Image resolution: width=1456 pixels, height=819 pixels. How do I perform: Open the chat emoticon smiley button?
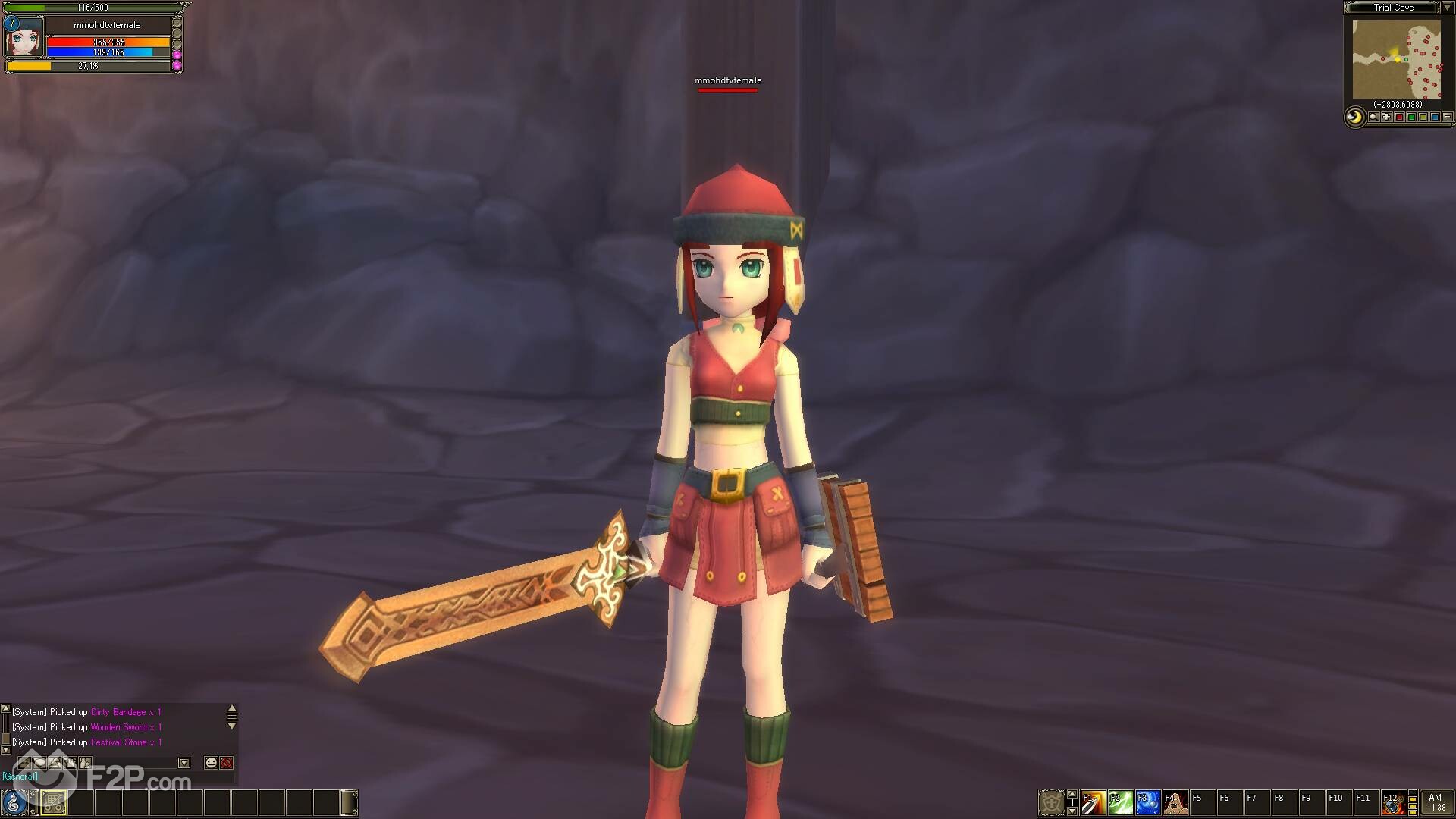[x=211, y=763]
